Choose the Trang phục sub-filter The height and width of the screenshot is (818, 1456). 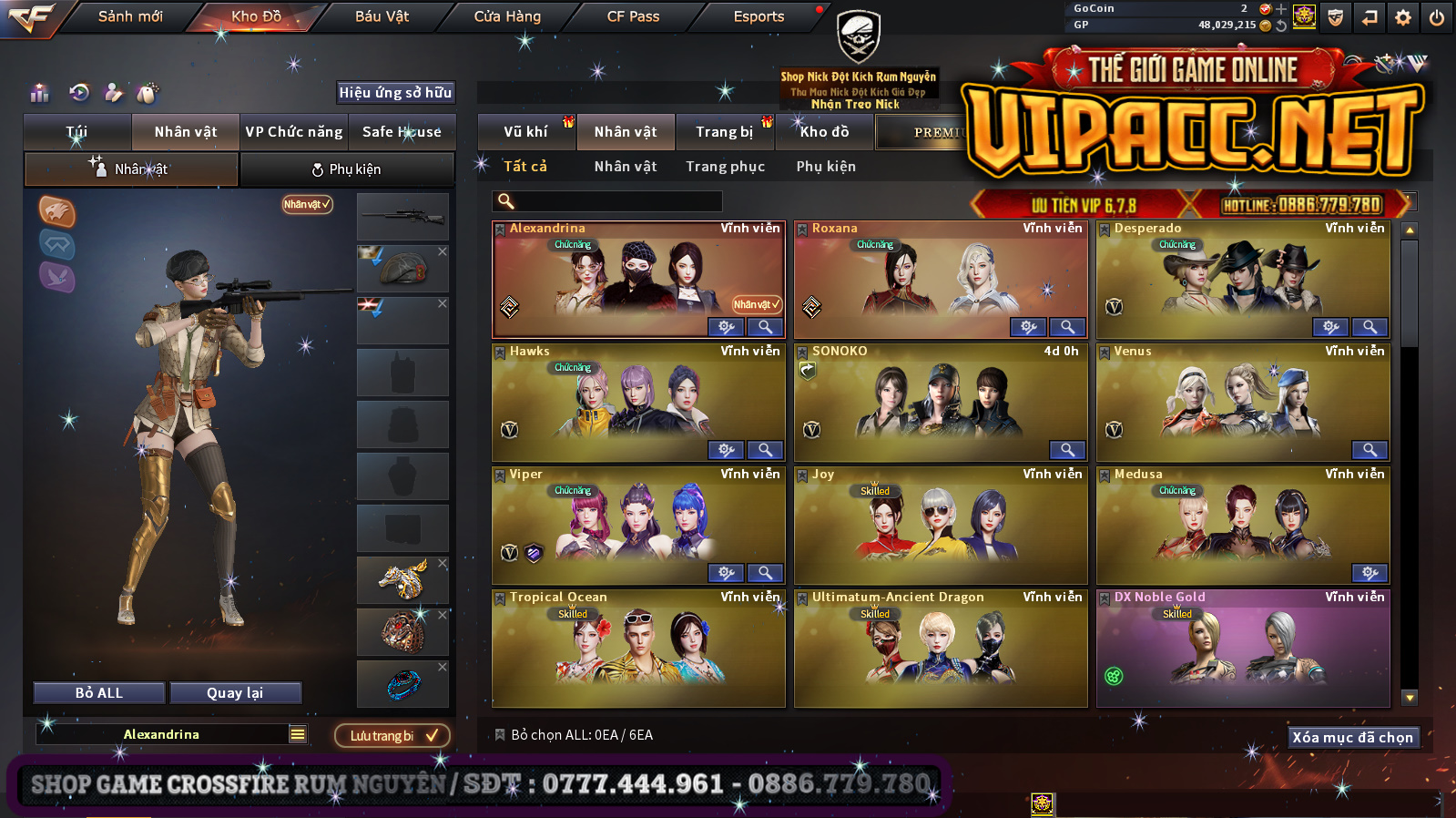click(725, 167)
